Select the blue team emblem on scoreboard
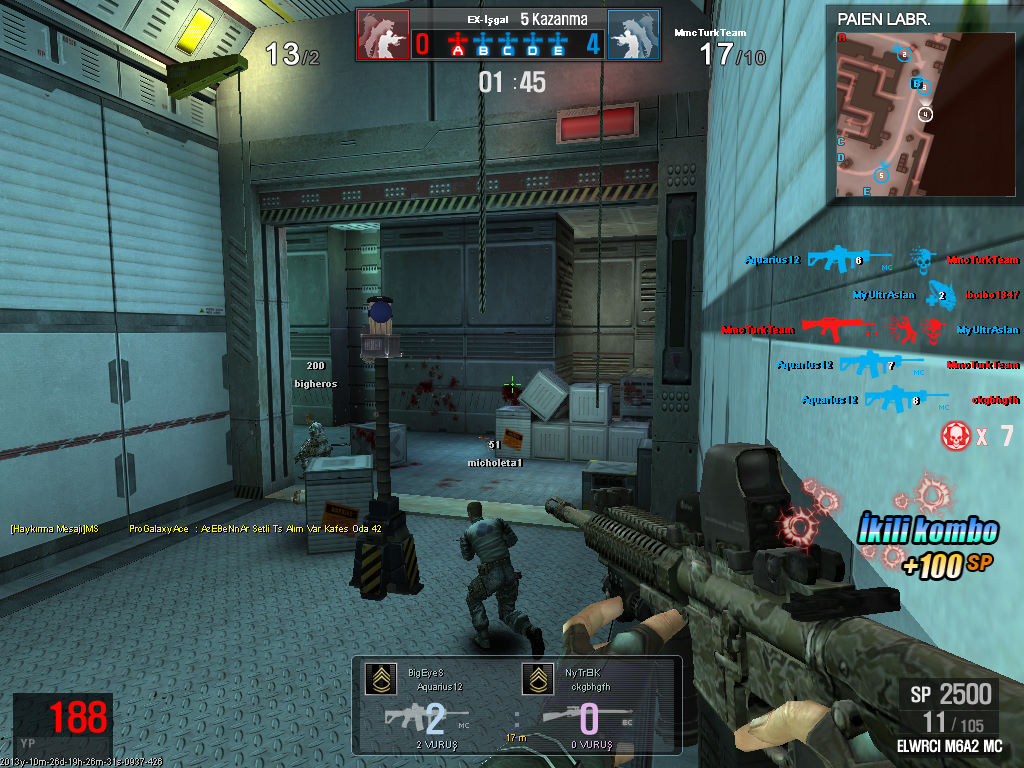 point(633,35)
